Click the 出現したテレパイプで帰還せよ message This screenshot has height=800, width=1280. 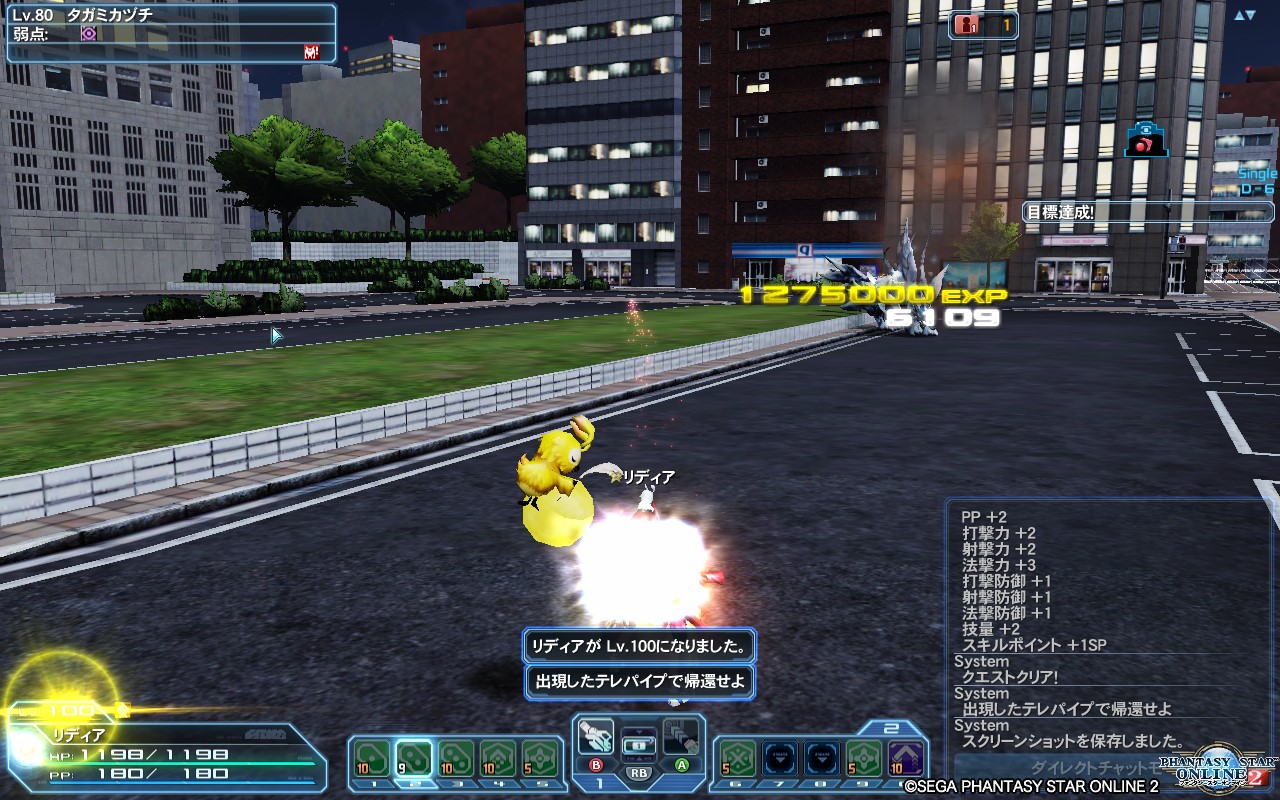638,681
